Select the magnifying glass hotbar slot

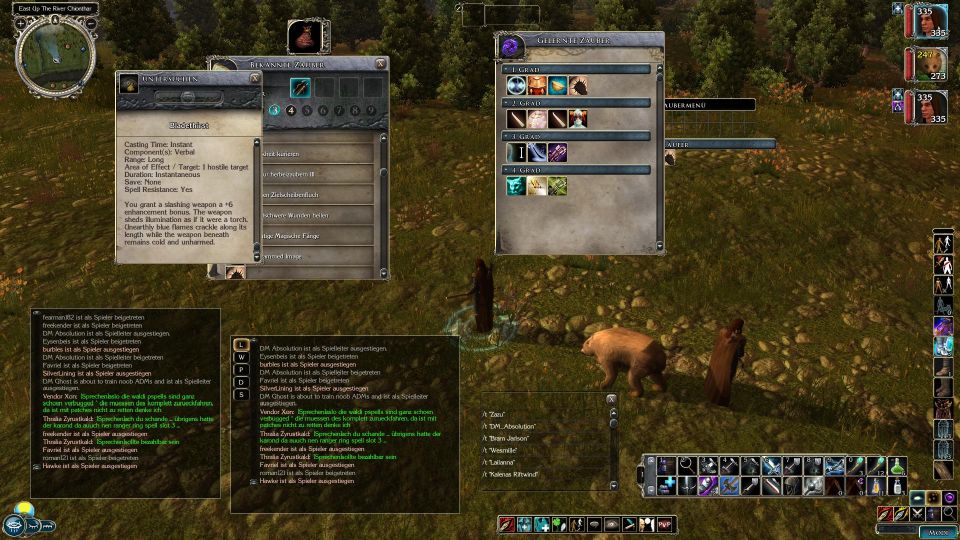(x=686, y=465)
